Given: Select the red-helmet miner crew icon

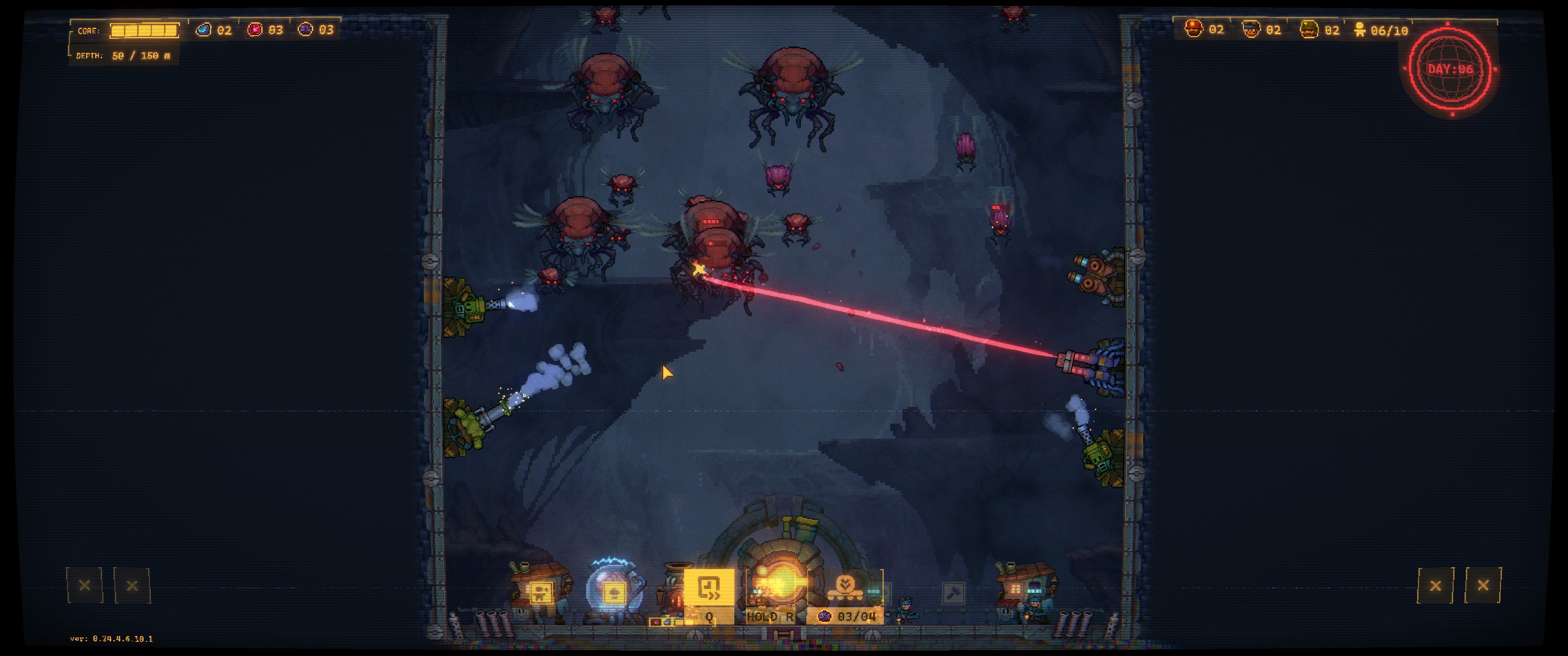Looking at the screenshot, I should 1194,29.
